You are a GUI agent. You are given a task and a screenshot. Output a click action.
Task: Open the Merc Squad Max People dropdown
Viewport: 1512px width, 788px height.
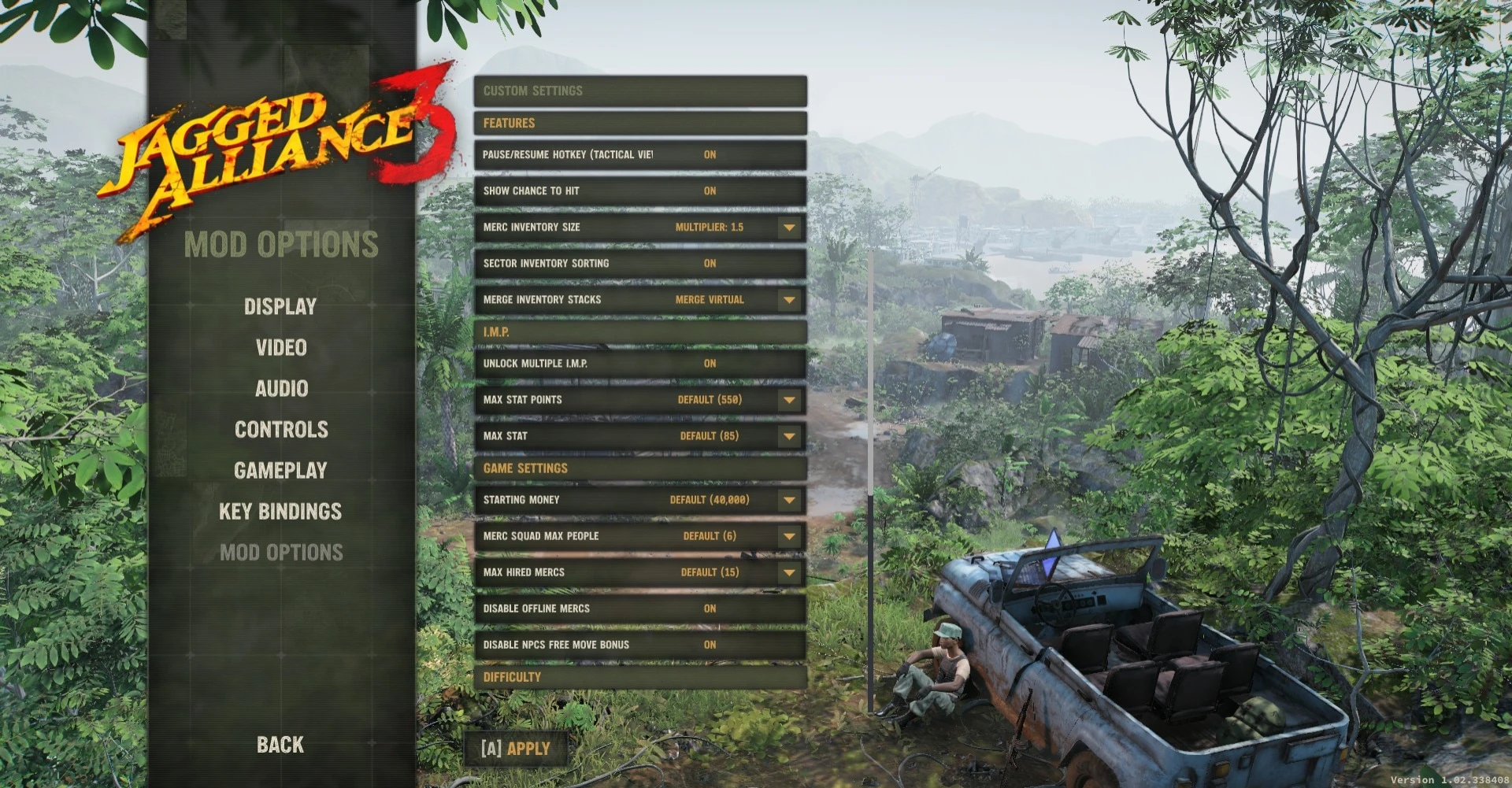pos(788,535)
